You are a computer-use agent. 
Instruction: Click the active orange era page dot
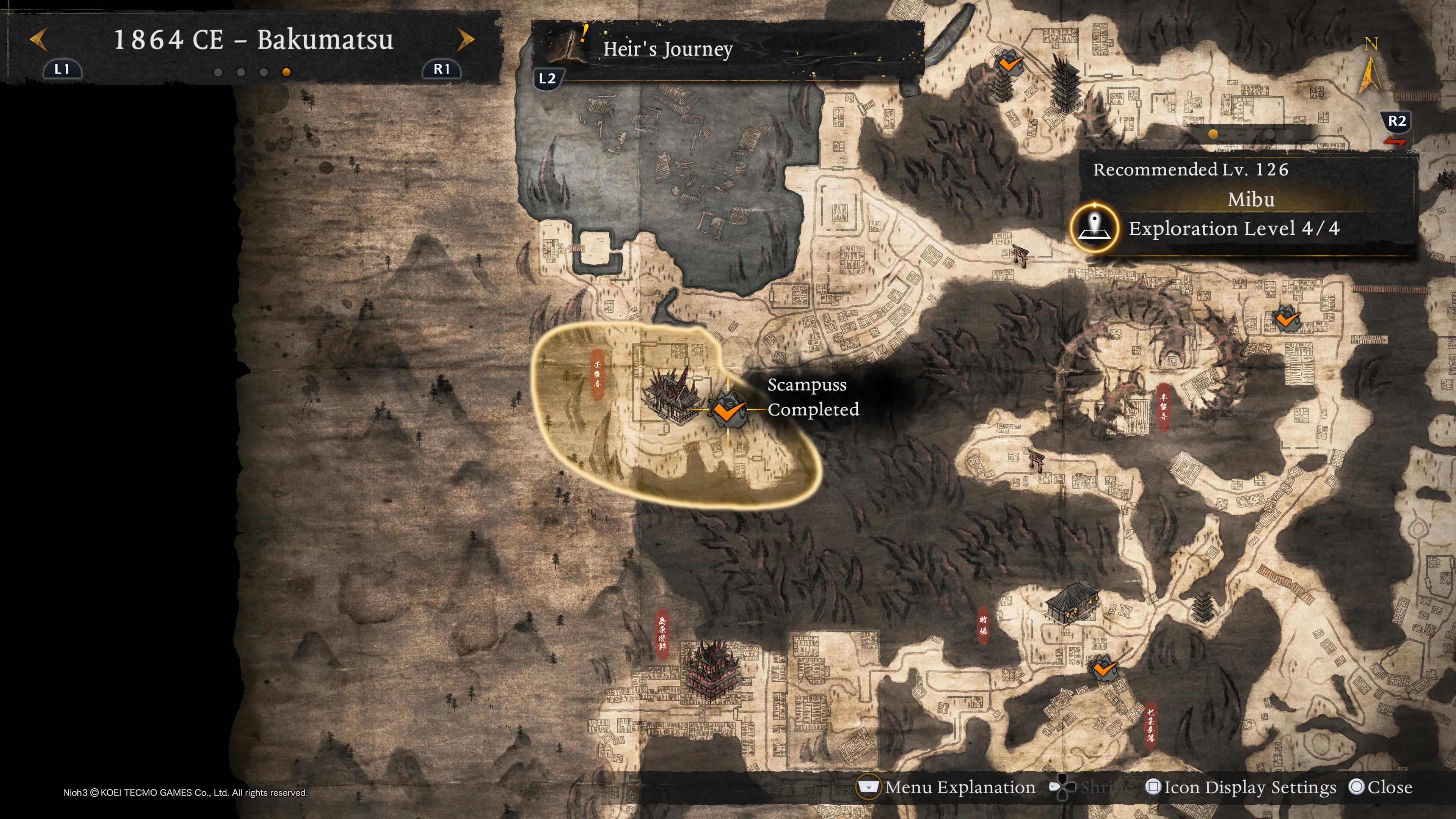pos(286,72)
